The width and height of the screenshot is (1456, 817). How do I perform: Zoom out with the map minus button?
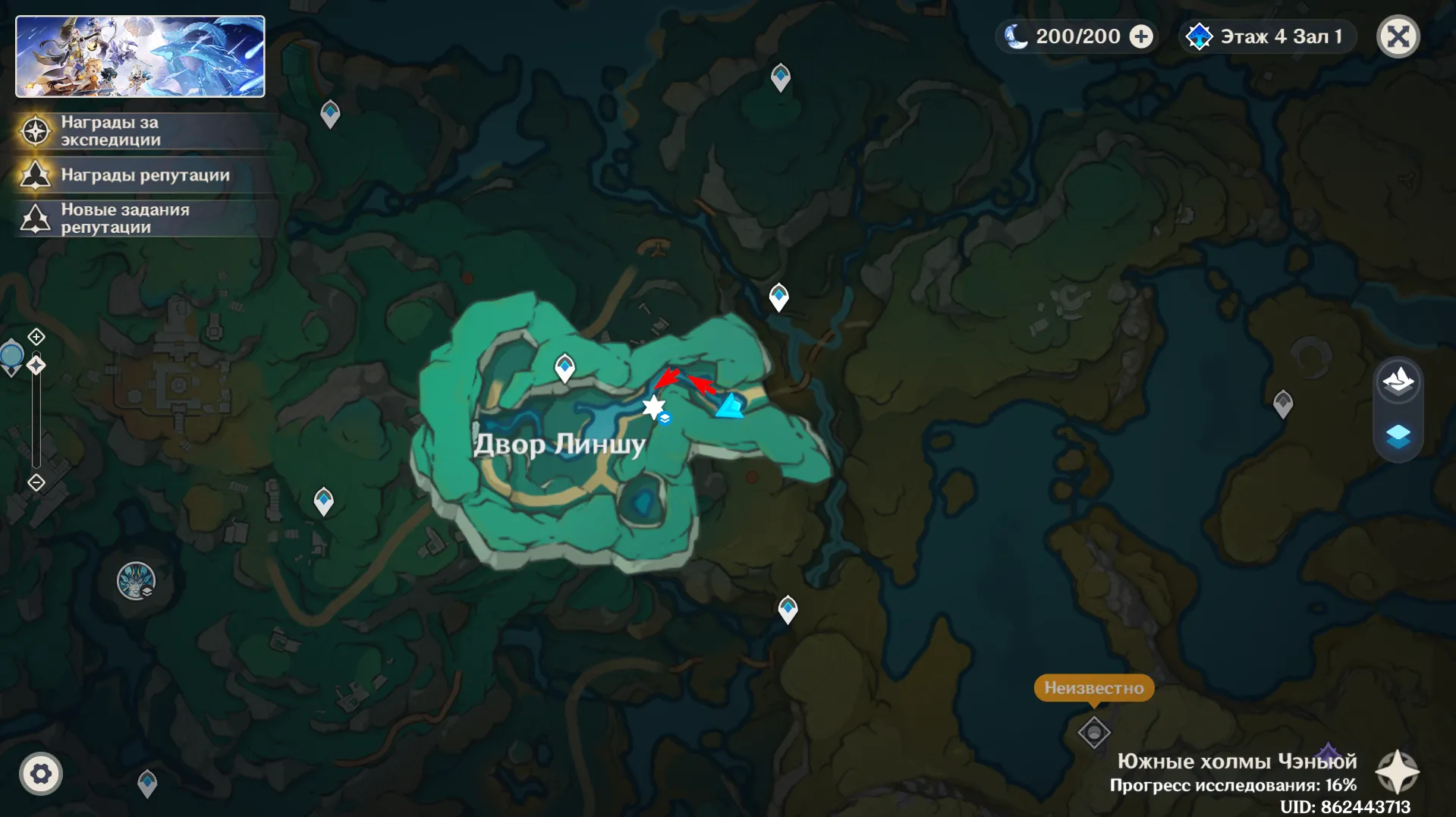(36, 482)
